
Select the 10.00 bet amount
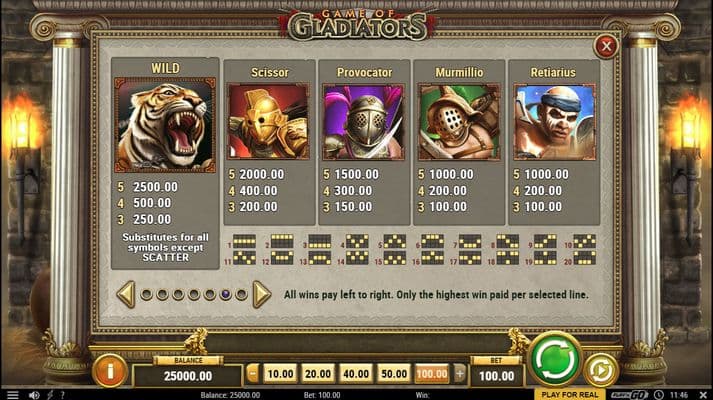pos(280,373)
